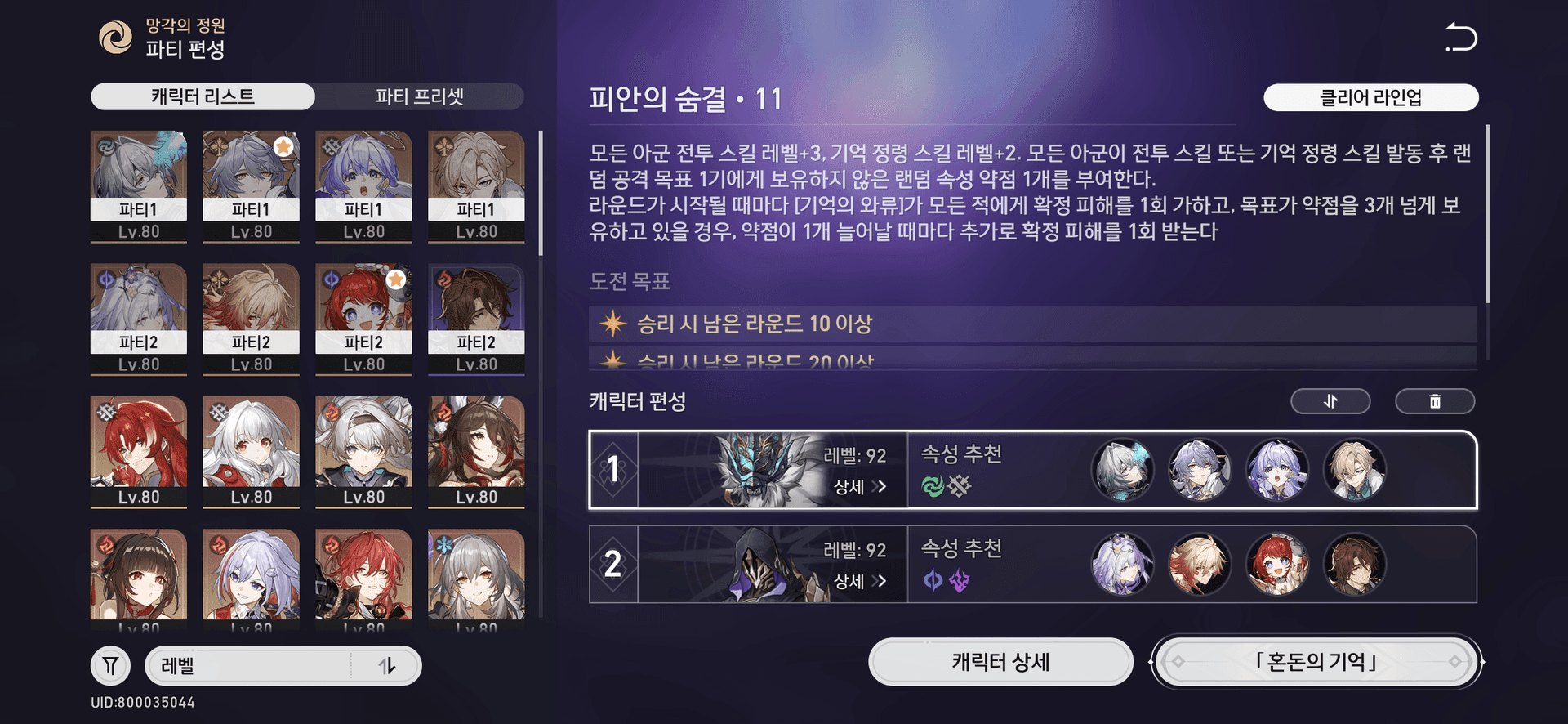
Task: Expand 상세 details for the party 2 boss
Action: [859, 582]
